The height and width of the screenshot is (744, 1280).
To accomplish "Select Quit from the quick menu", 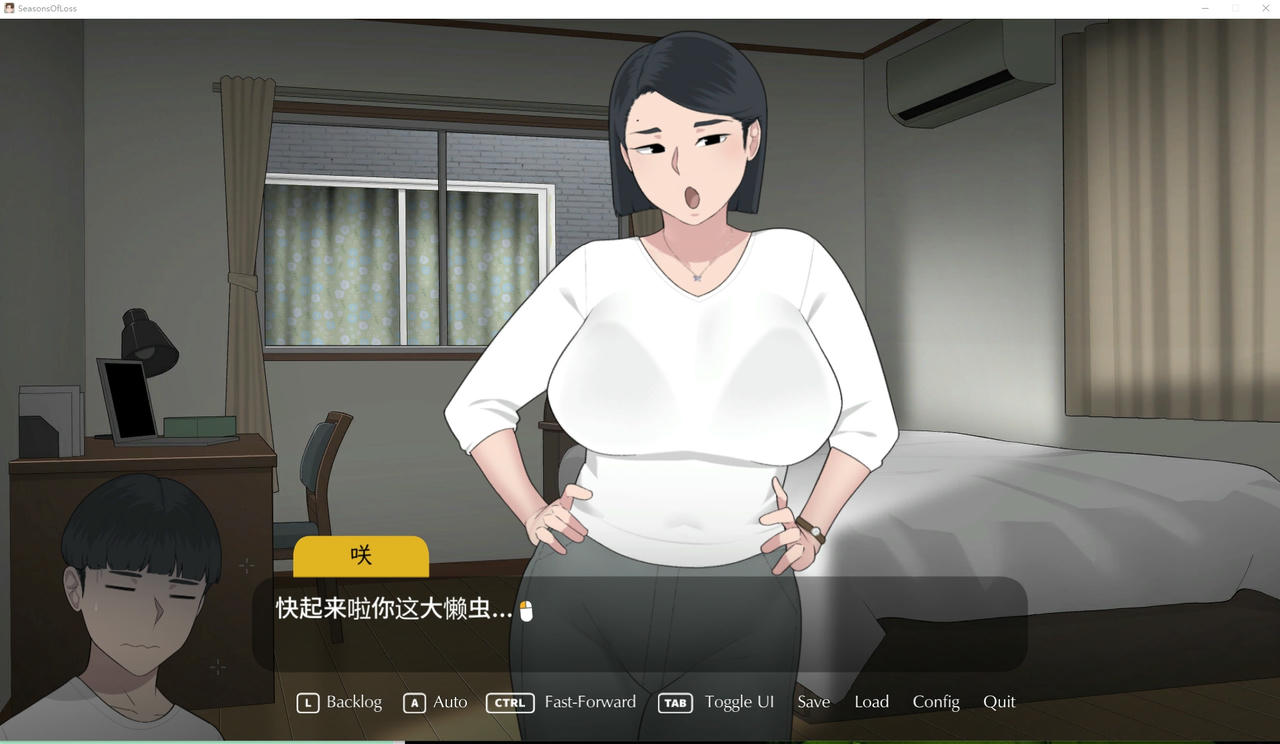I will (999, 702).
